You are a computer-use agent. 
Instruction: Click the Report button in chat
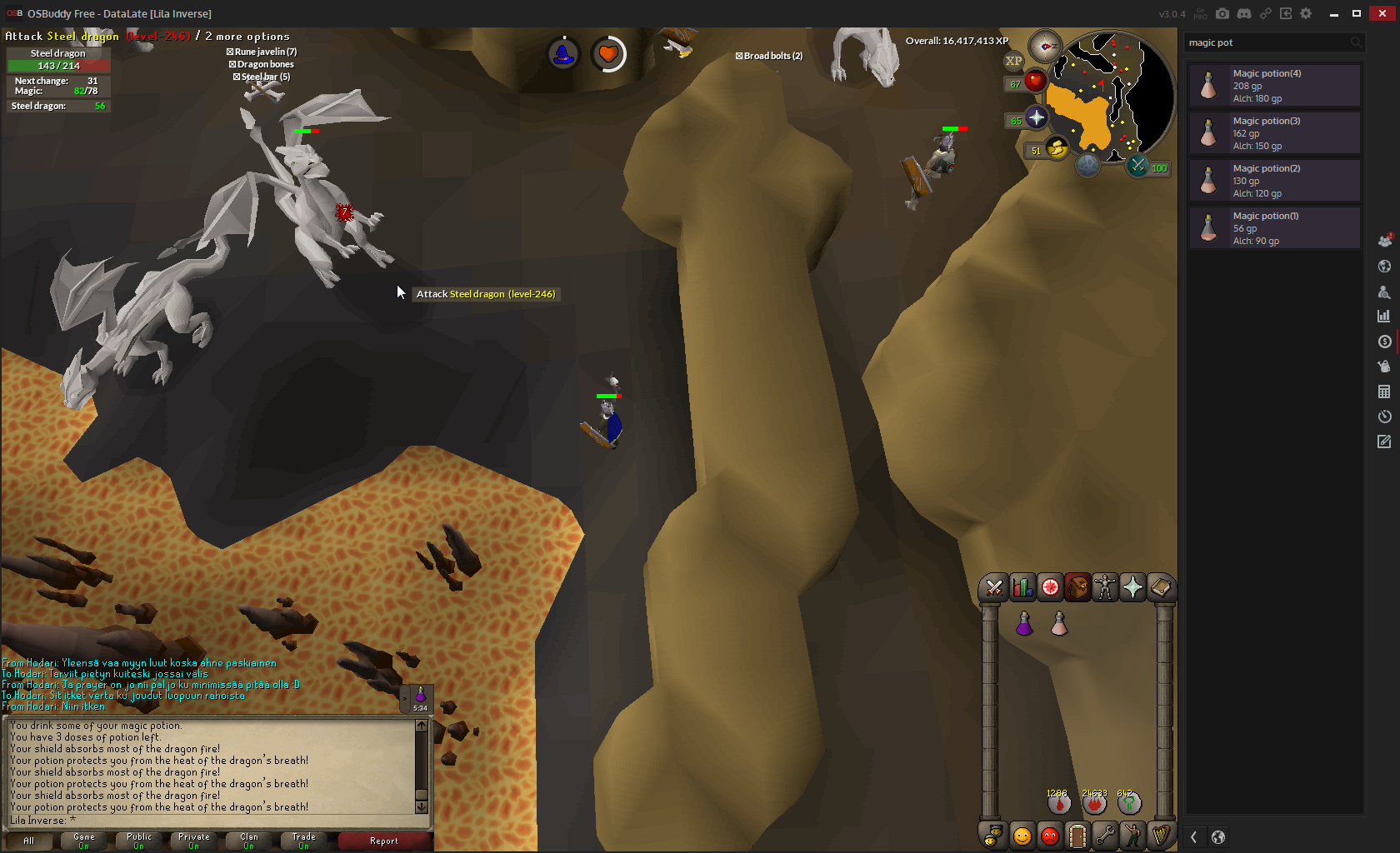(384, 841)
